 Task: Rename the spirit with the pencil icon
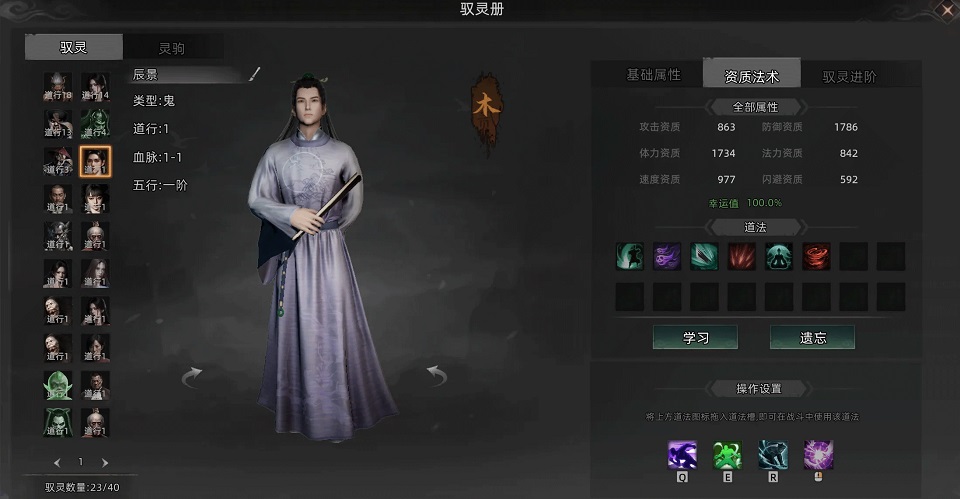pos(254,74)
